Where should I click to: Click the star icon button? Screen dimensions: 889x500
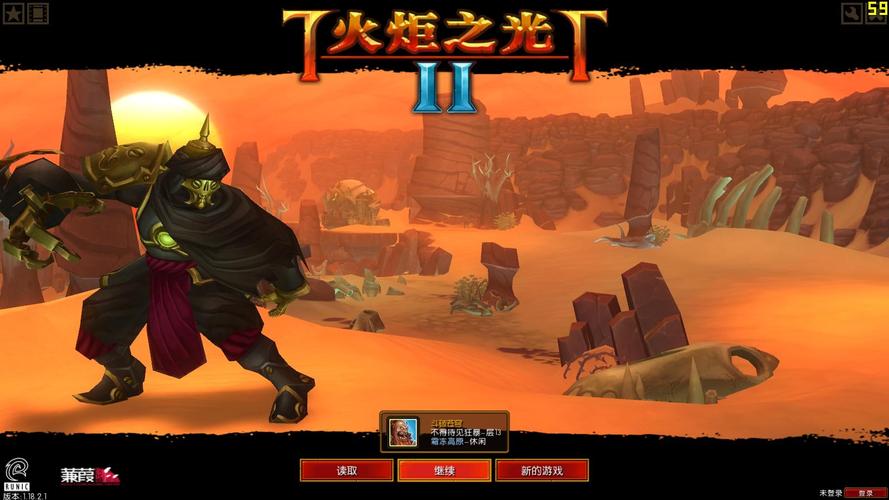click(14, 13)
